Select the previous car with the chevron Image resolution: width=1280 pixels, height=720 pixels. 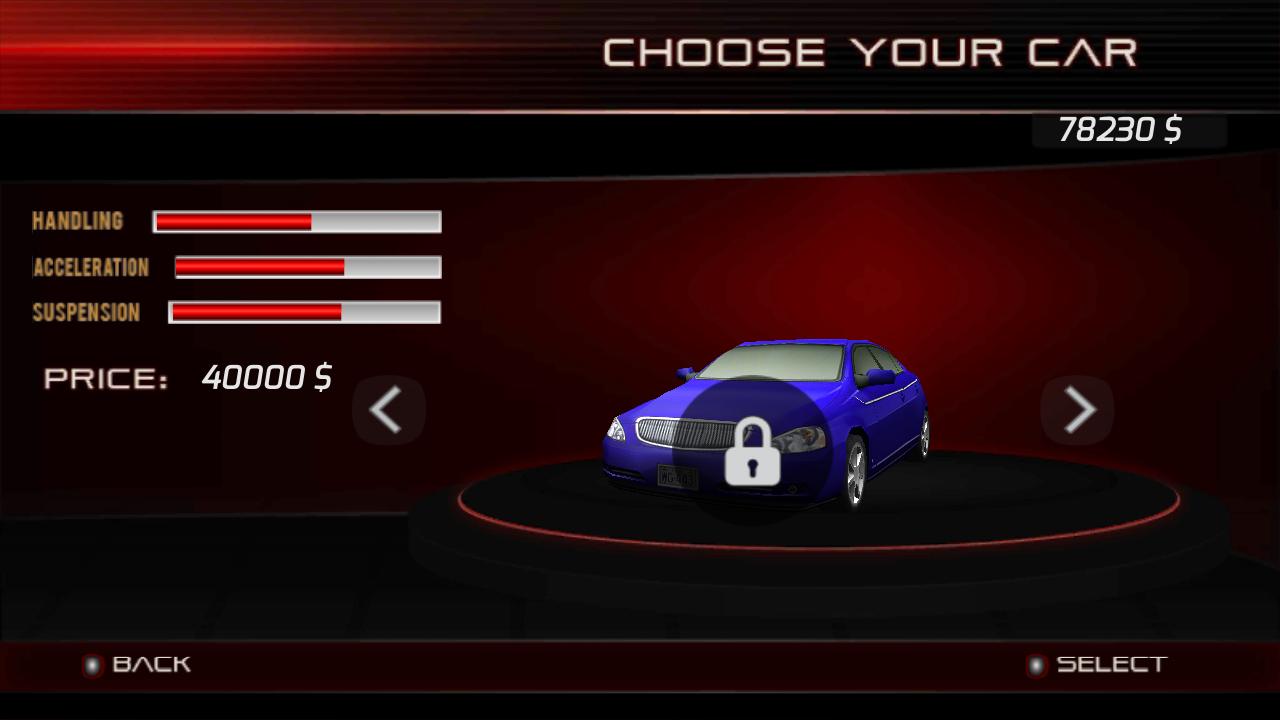(x=388, y=410)
